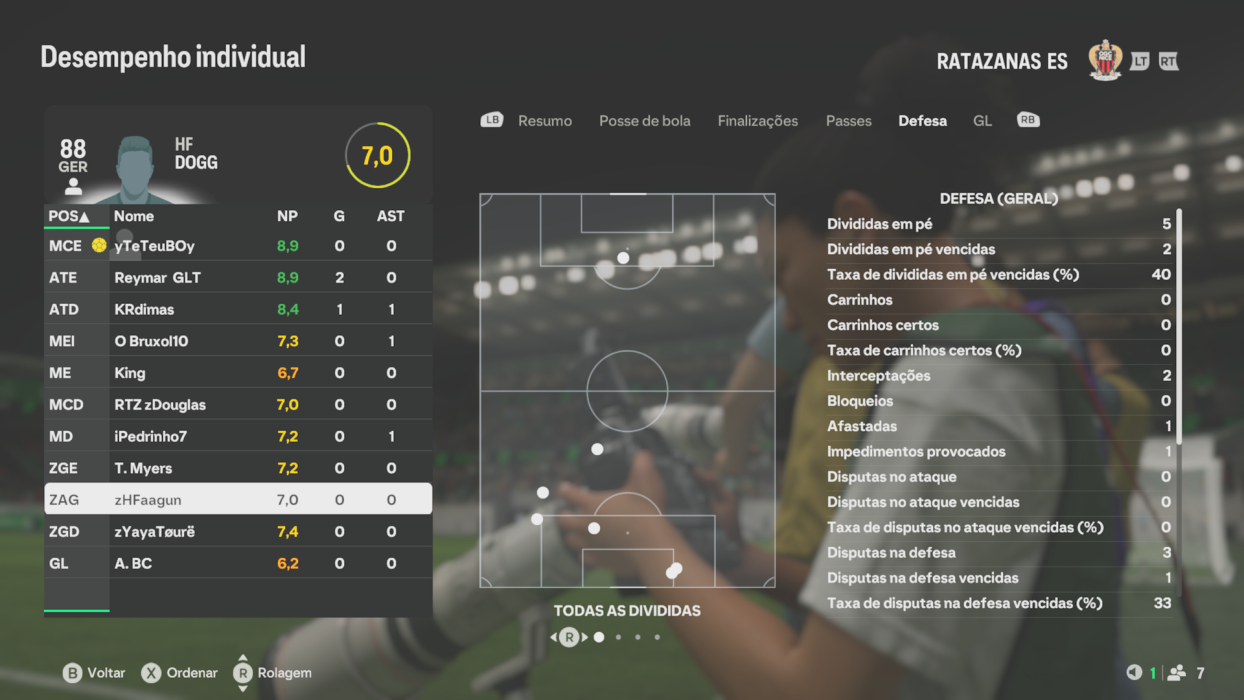Select goalkeeper A. BC row
The width and height of the screenshot is (1244, 700).
[x=238, y=564]
